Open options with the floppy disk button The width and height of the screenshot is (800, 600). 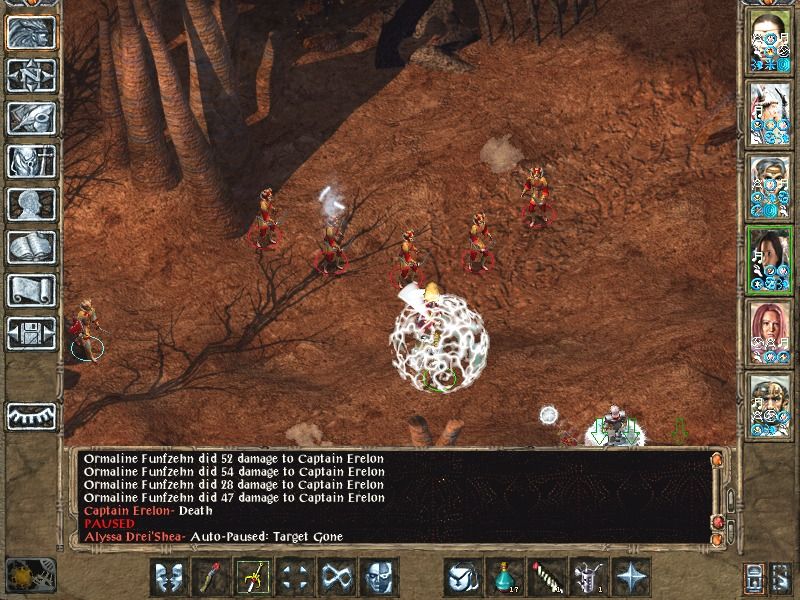(x=31, y=333)
